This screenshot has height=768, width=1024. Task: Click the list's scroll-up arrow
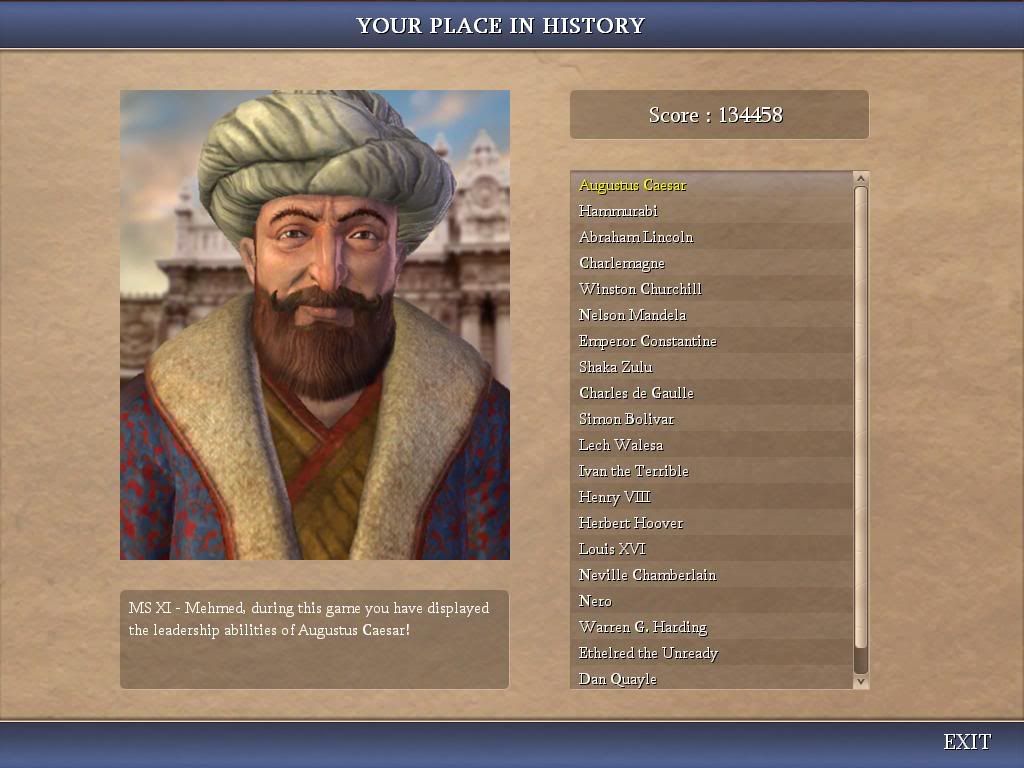point(860,178)
